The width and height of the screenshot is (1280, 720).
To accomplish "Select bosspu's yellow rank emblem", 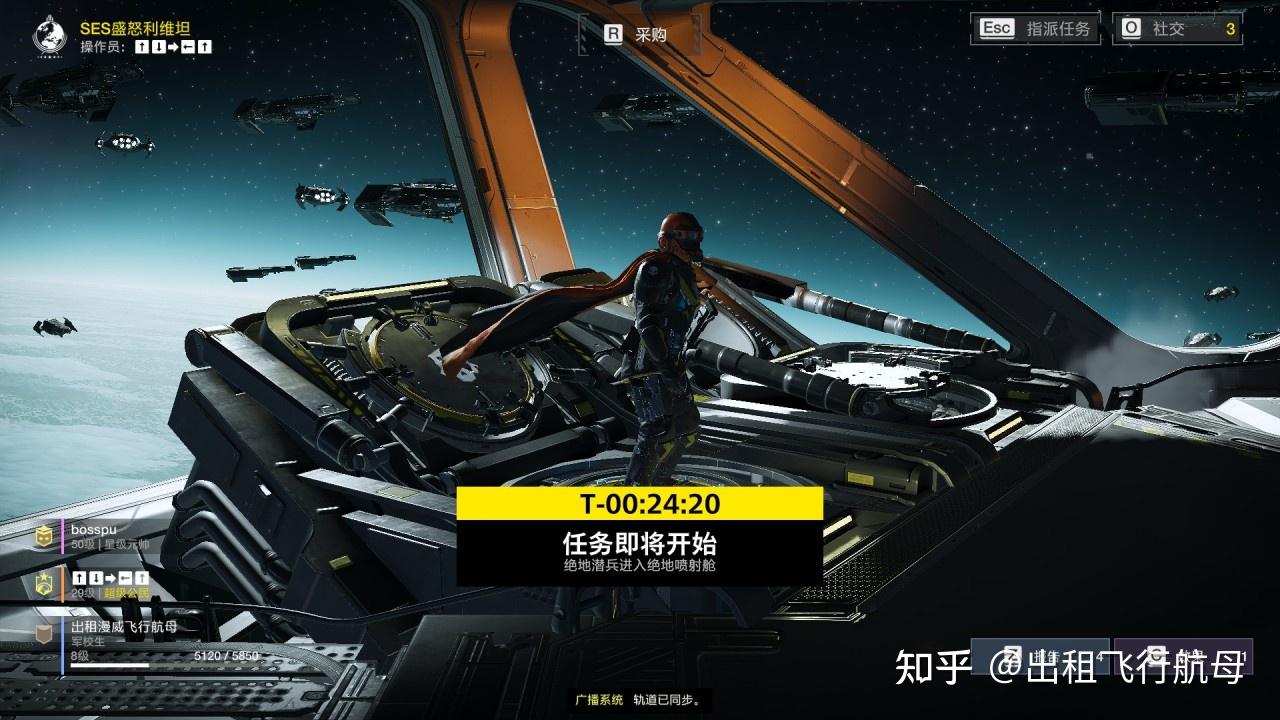I will coord(44,535).
